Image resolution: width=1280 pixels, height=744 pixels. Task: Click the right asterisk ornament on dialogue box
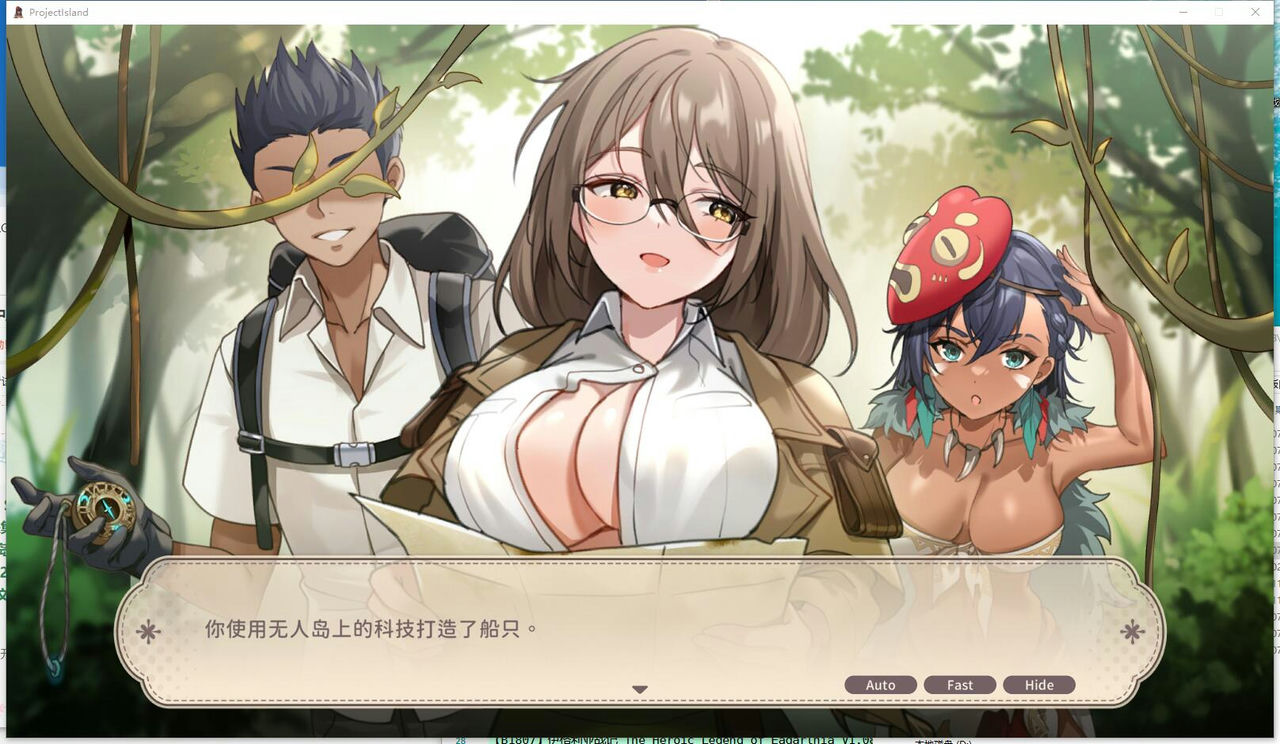point(1130,631)
